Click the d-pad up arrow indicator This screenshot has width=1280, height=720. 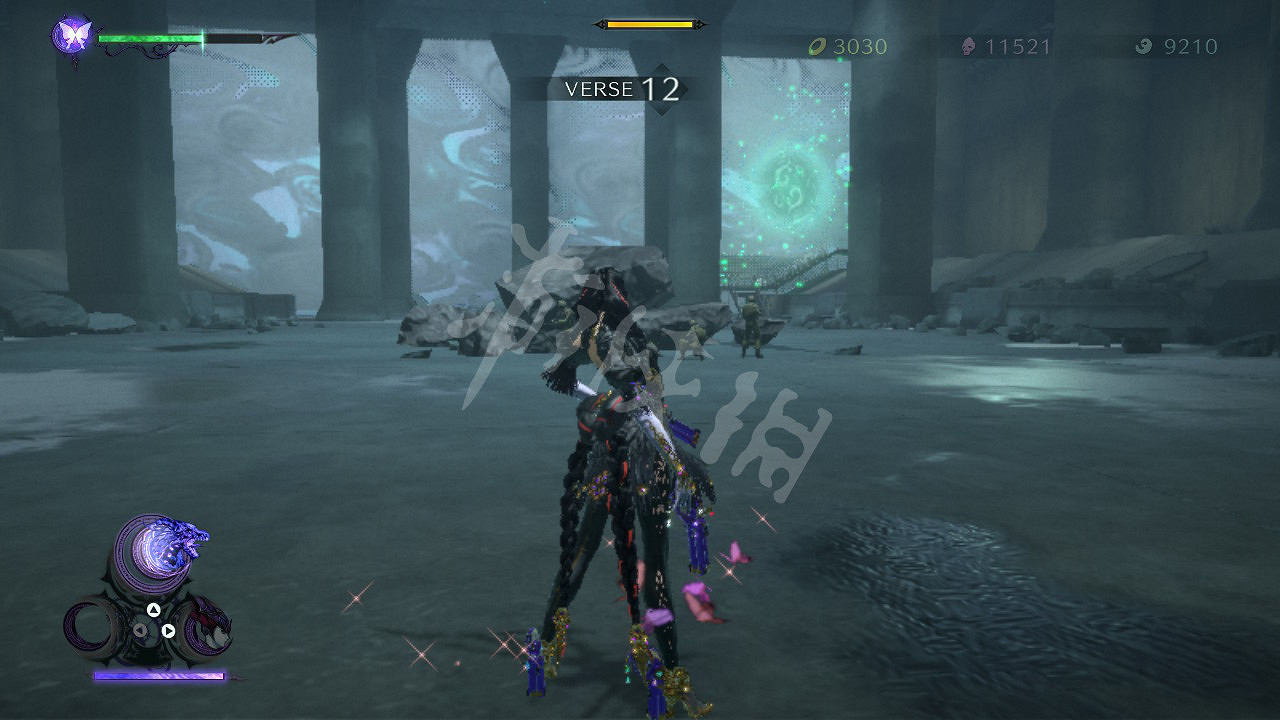coord(153,610)
